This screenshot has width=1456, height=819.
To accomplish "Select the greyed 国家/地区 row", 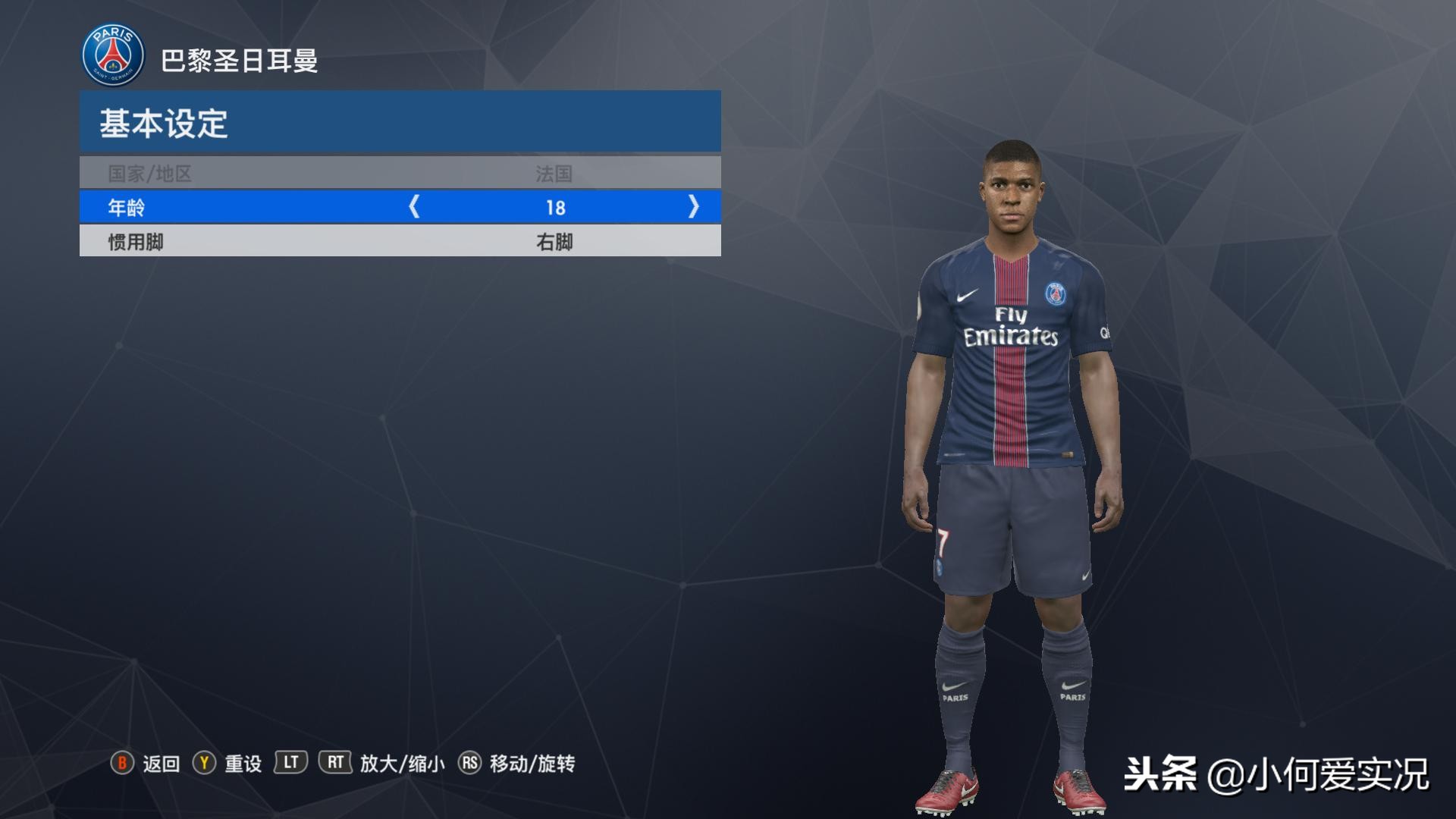I will coord(400,174).
